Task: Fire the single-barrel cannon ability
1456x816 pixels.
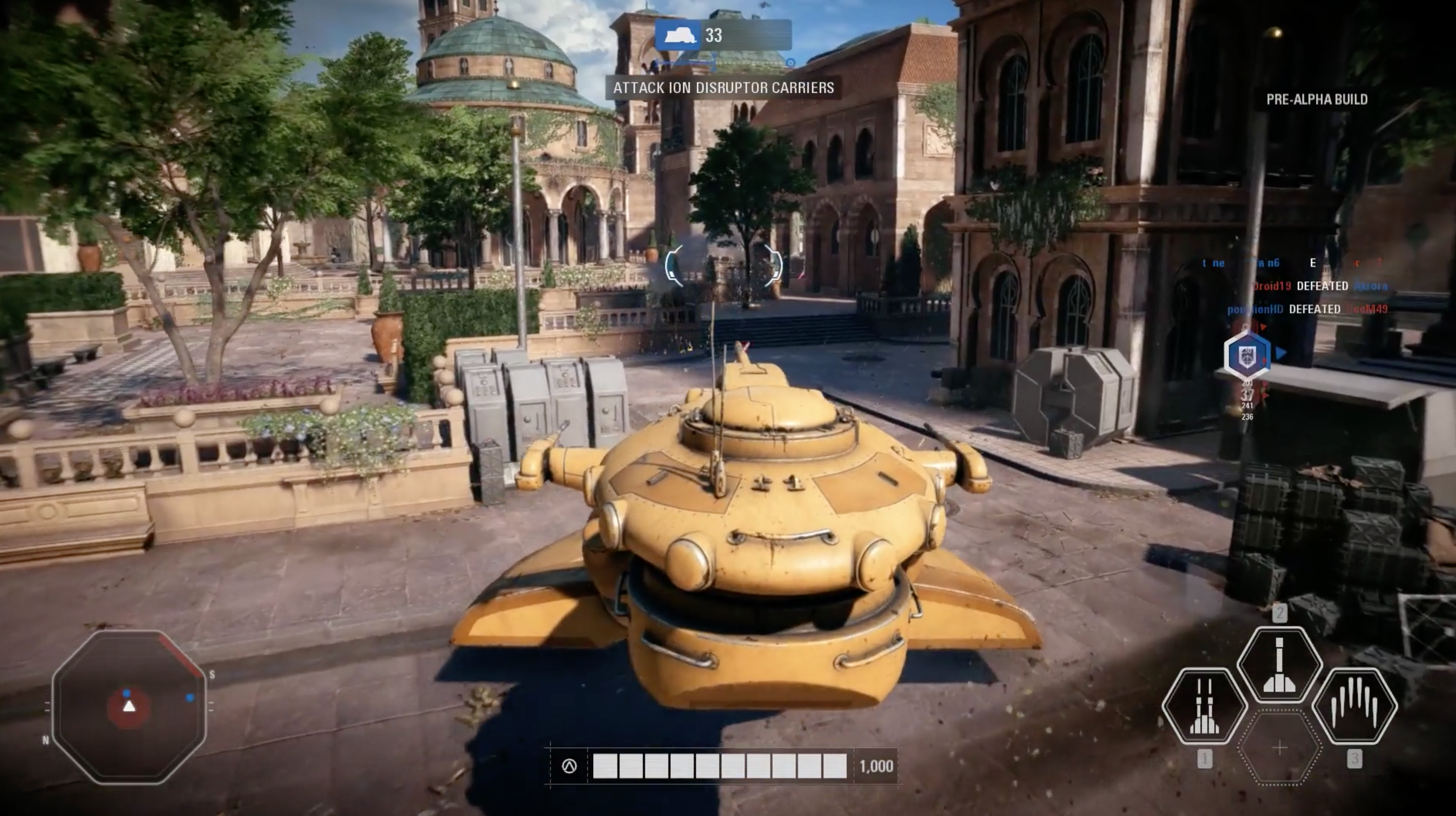Action: (x=1279, y=665)
